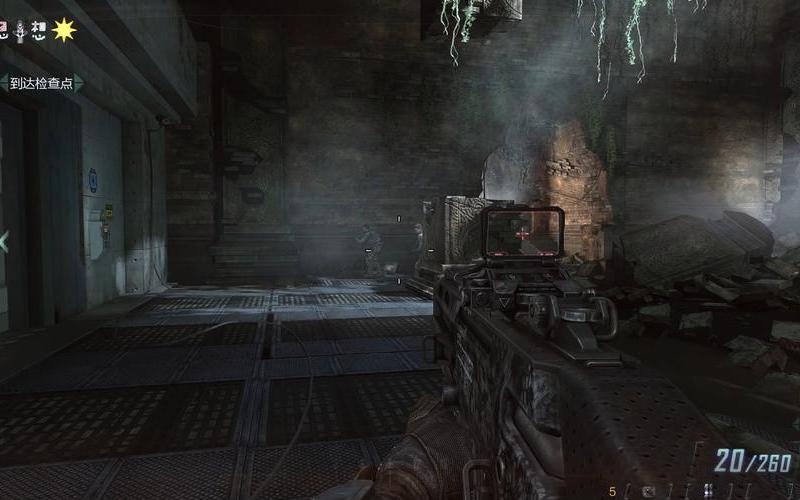Select the 到达检查点 checkpoint banner

pyautogui.click(x=40, y=83)
